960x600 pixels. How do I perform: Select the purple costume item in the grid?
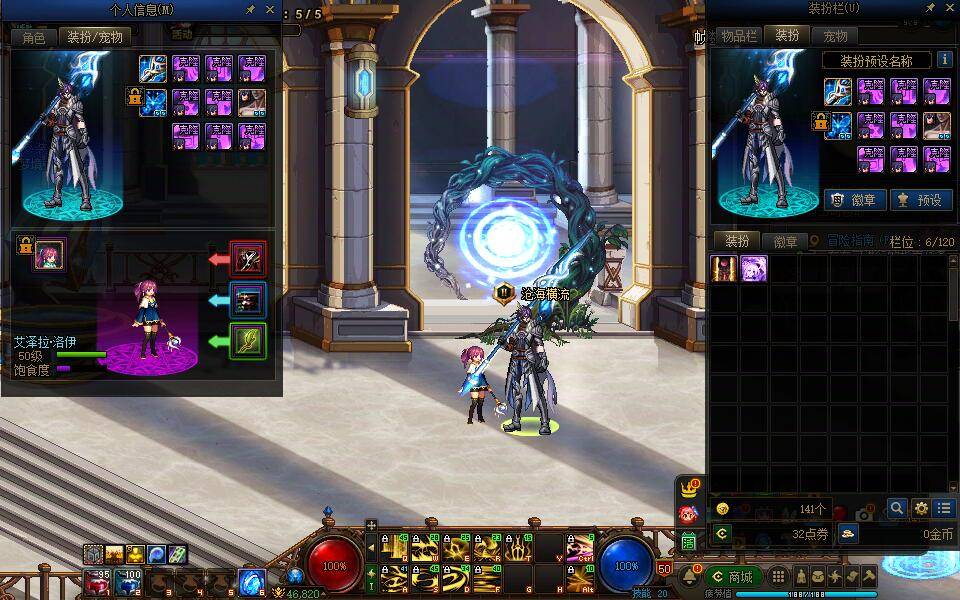click(753, 268)
